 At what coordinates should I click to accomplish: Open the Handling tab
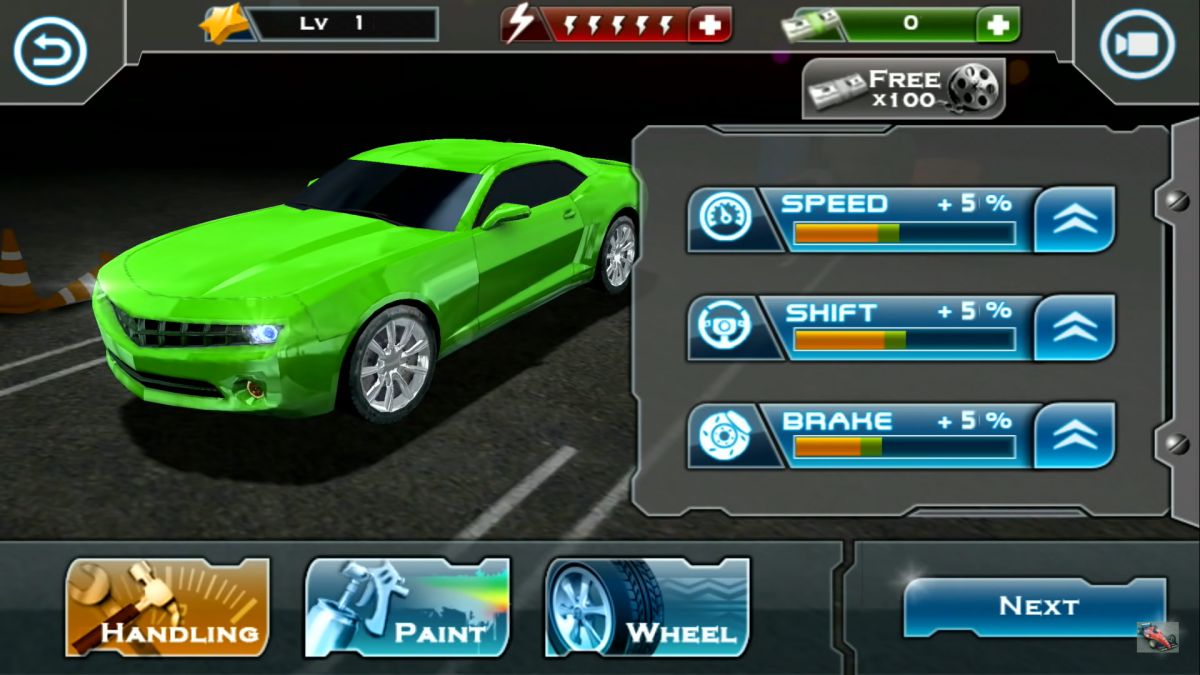[x=168, y=607]
